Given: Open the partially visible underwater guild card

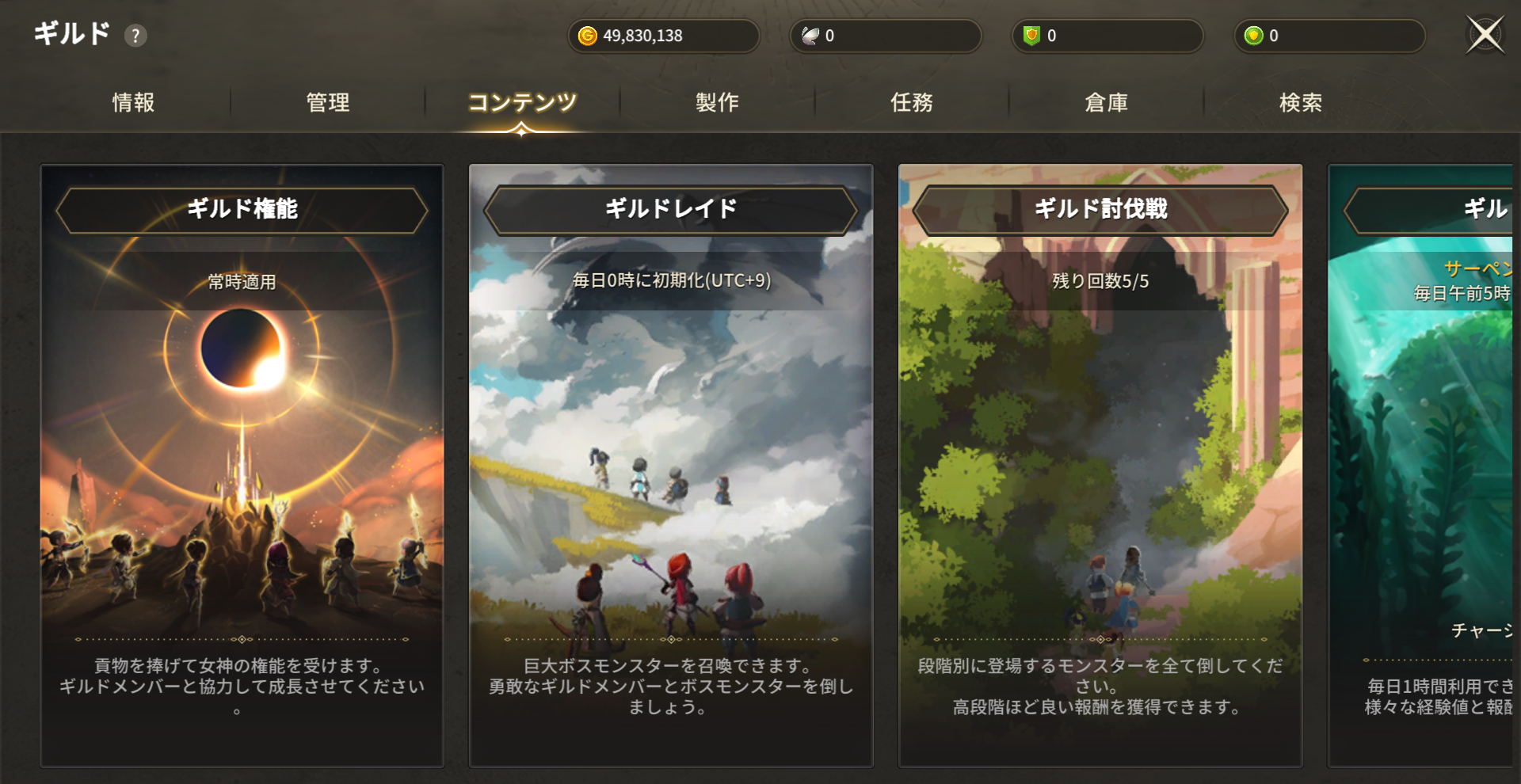Looking at the screenshot, I should coord(1421,466).
